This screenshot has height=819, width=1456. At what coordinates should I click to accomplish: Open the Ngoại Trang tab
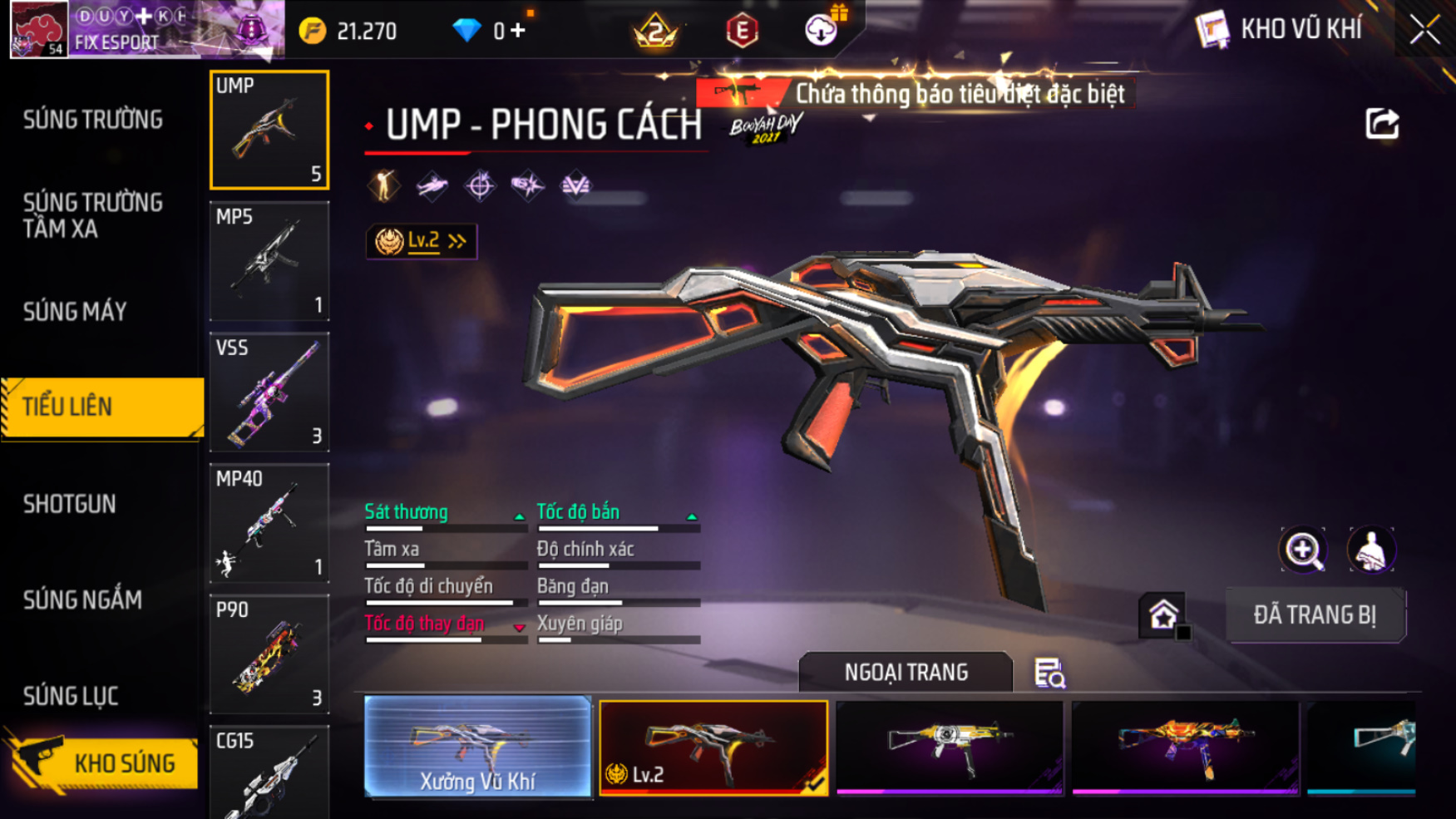click(906, 672)
